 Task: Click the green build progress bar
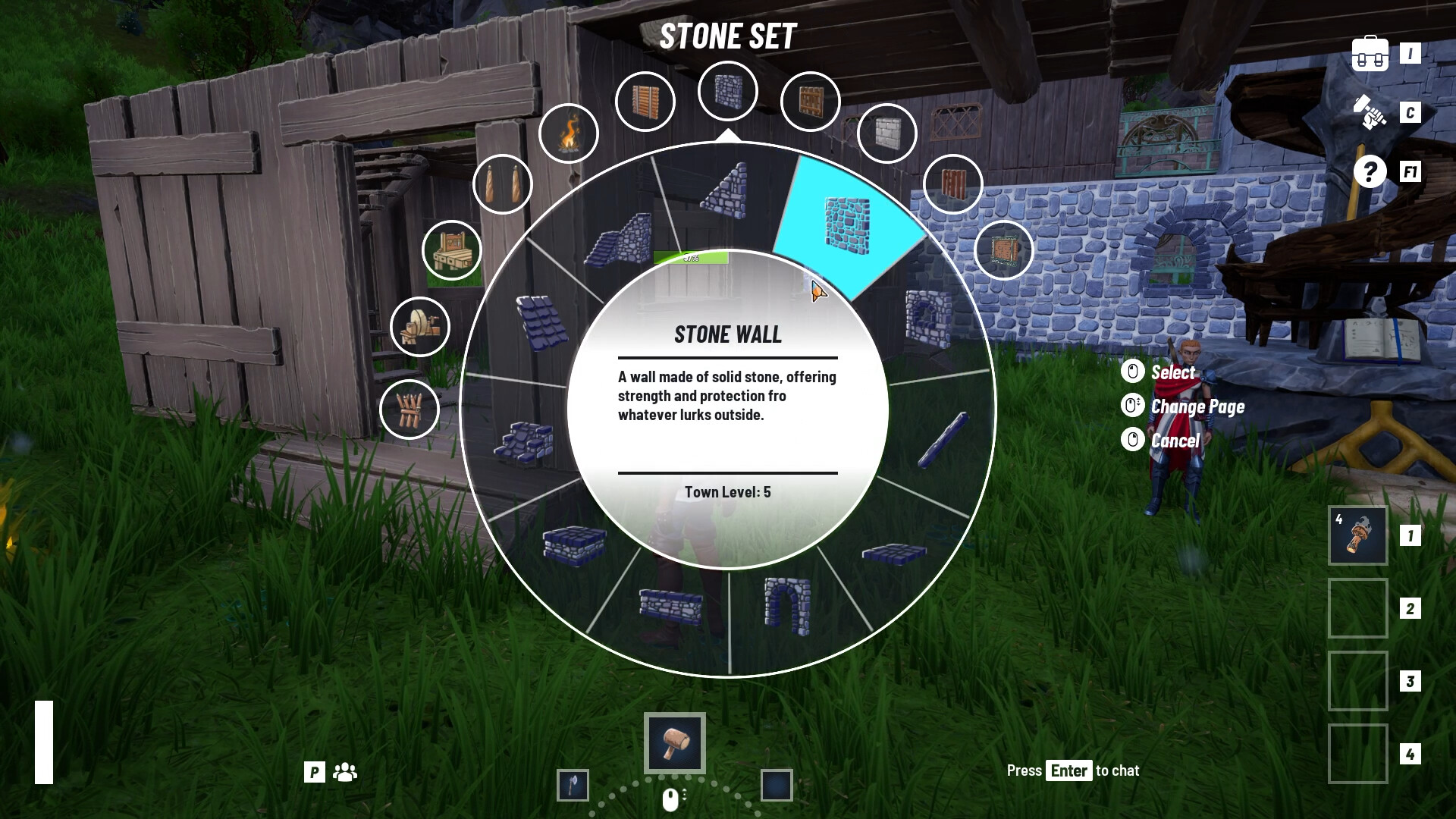point(692,258)
